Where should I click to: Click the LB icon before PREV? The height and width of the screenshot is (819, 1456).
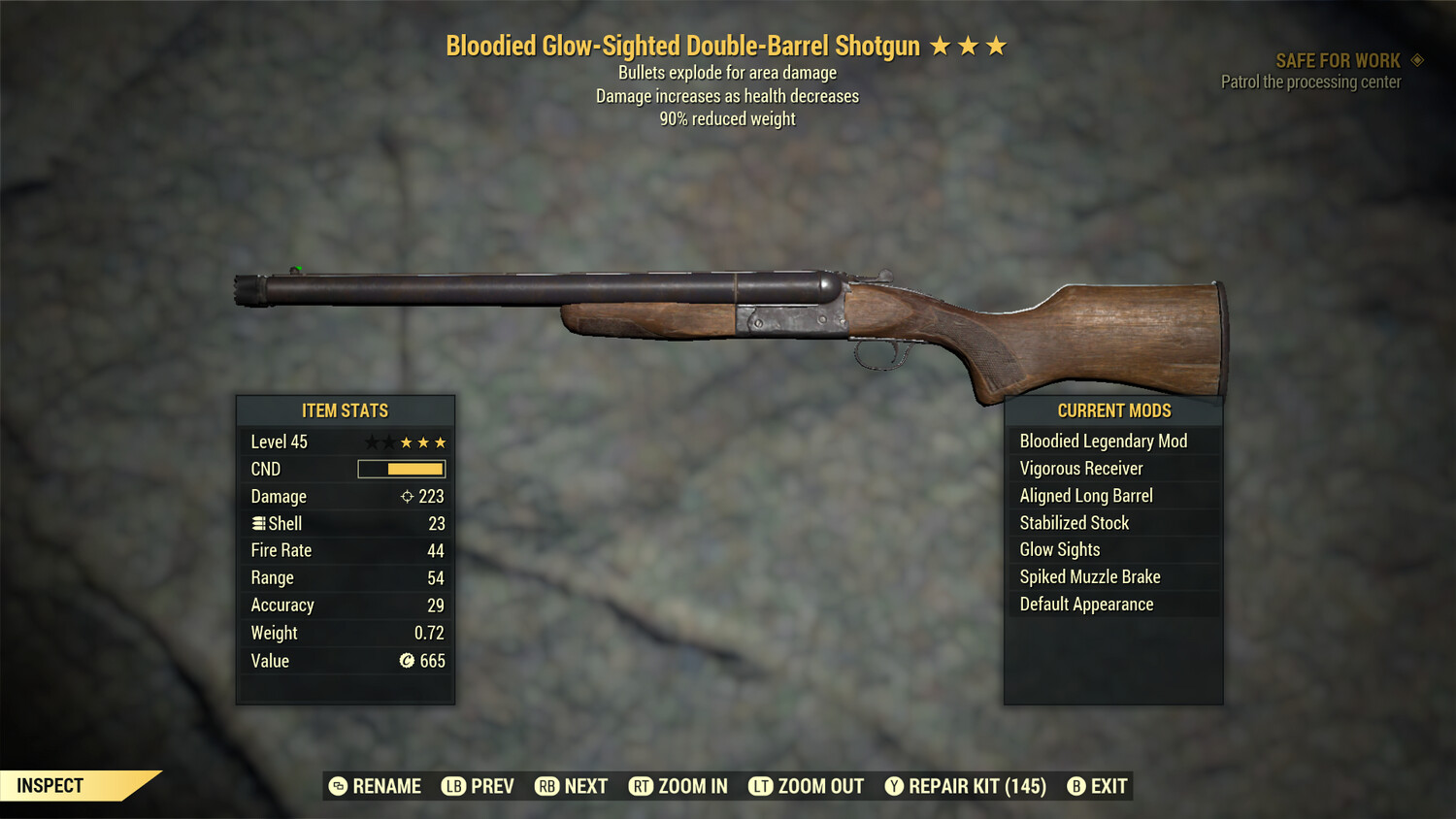point(452,786)
